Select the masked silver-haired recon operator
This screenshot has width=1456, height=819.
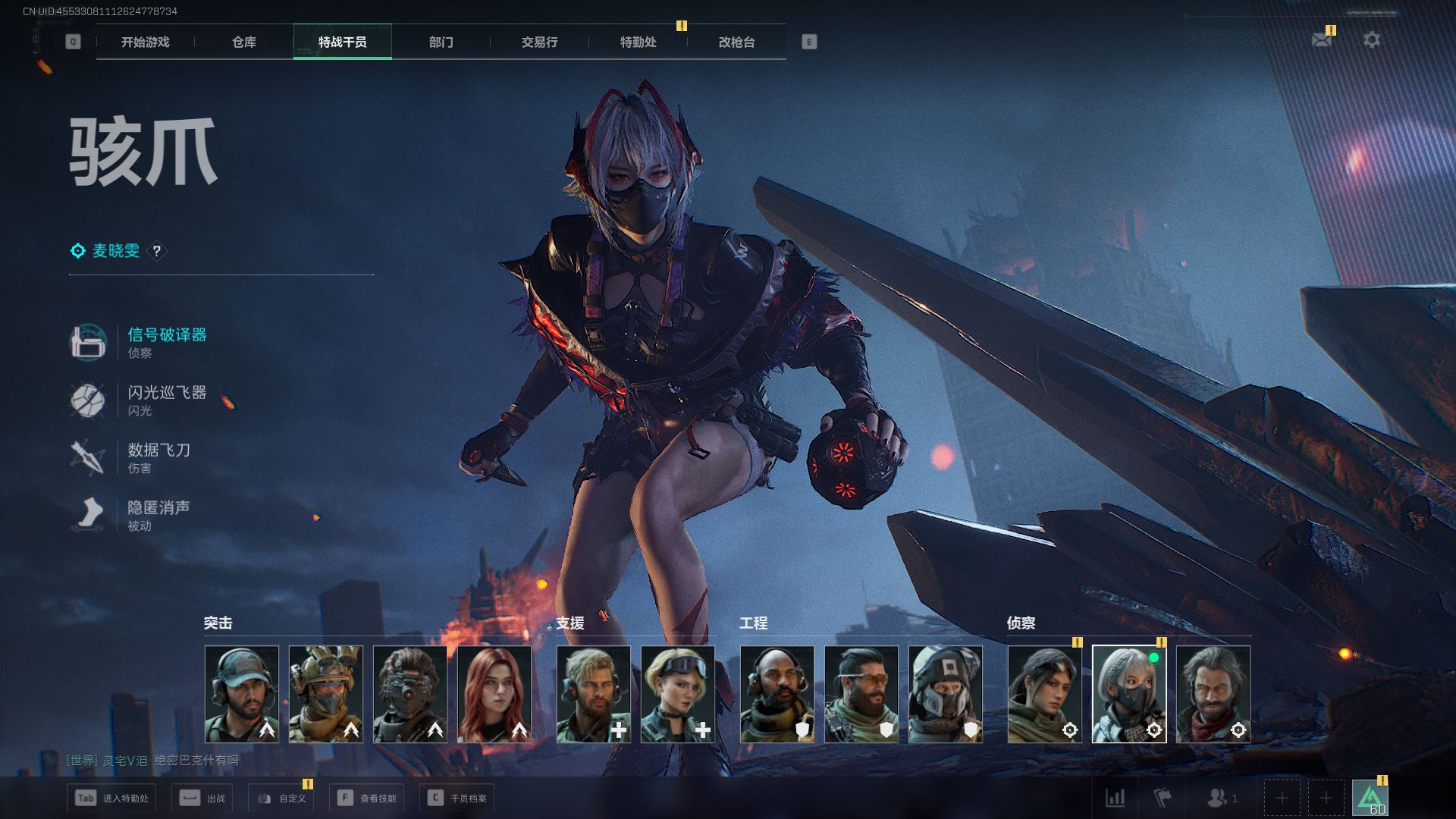(x=1129, y=694)
